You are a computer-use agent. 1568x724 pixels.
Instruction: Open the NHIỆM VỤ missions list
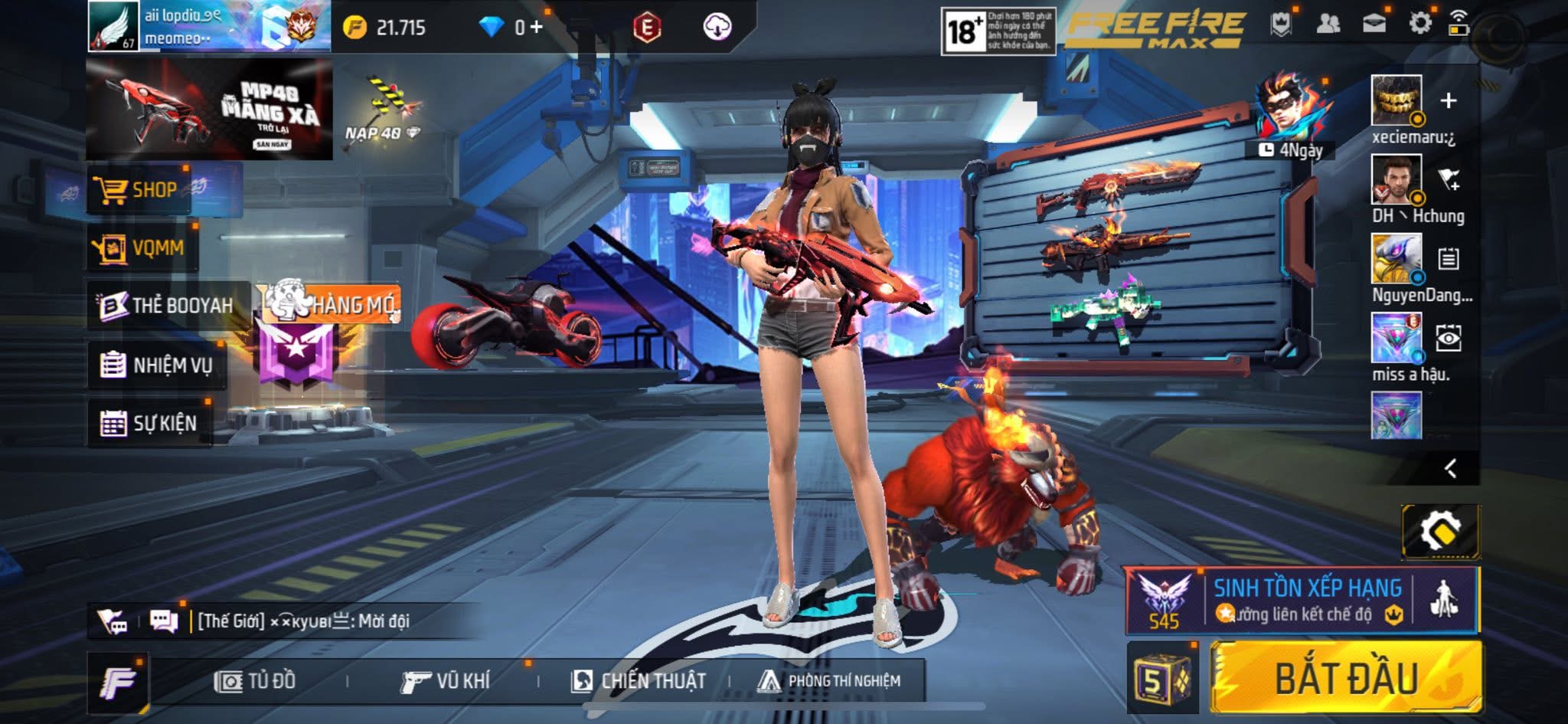pos(157,365)
